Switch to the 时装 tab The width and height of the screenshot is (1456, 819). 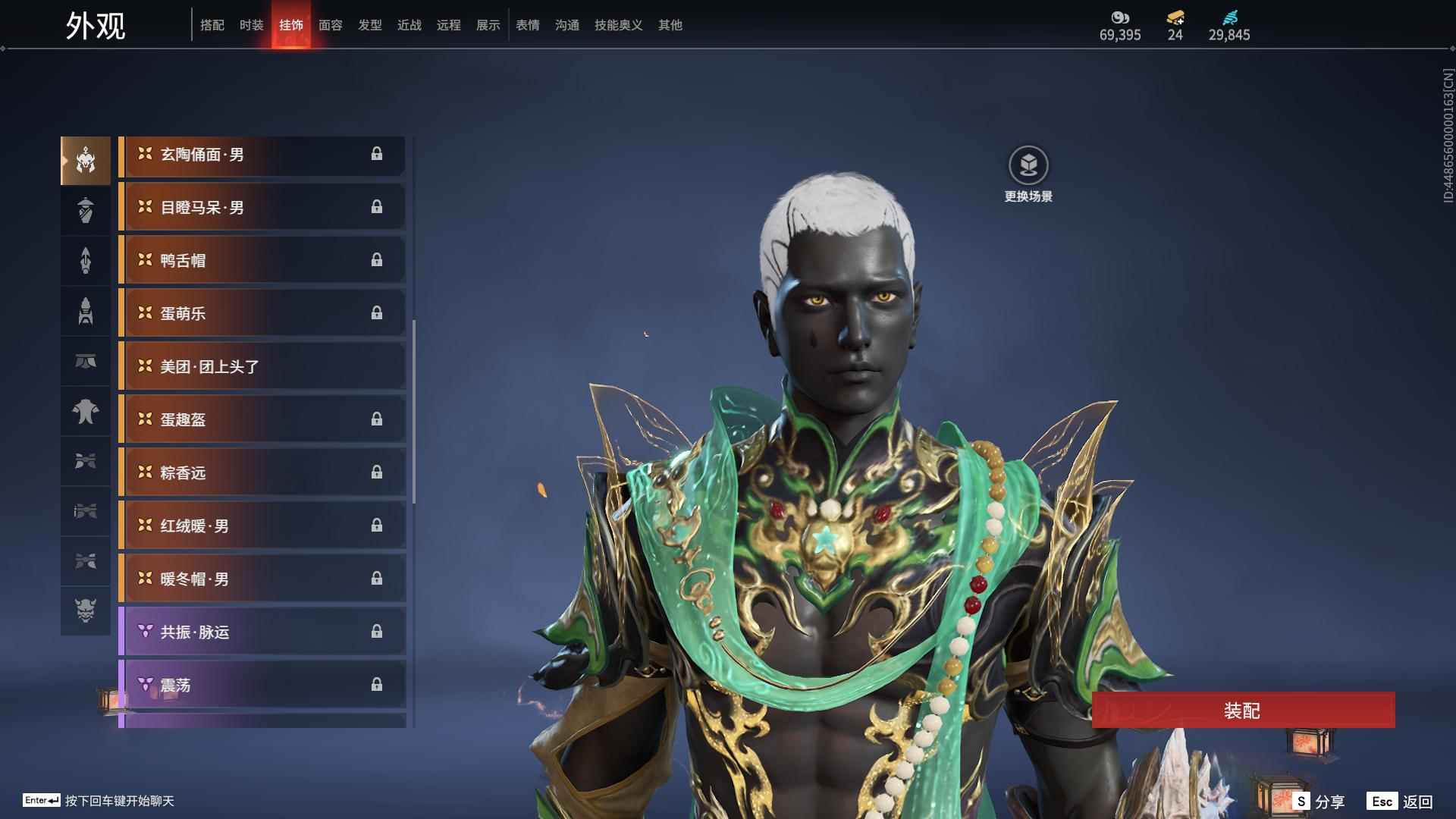pos(251,25)
